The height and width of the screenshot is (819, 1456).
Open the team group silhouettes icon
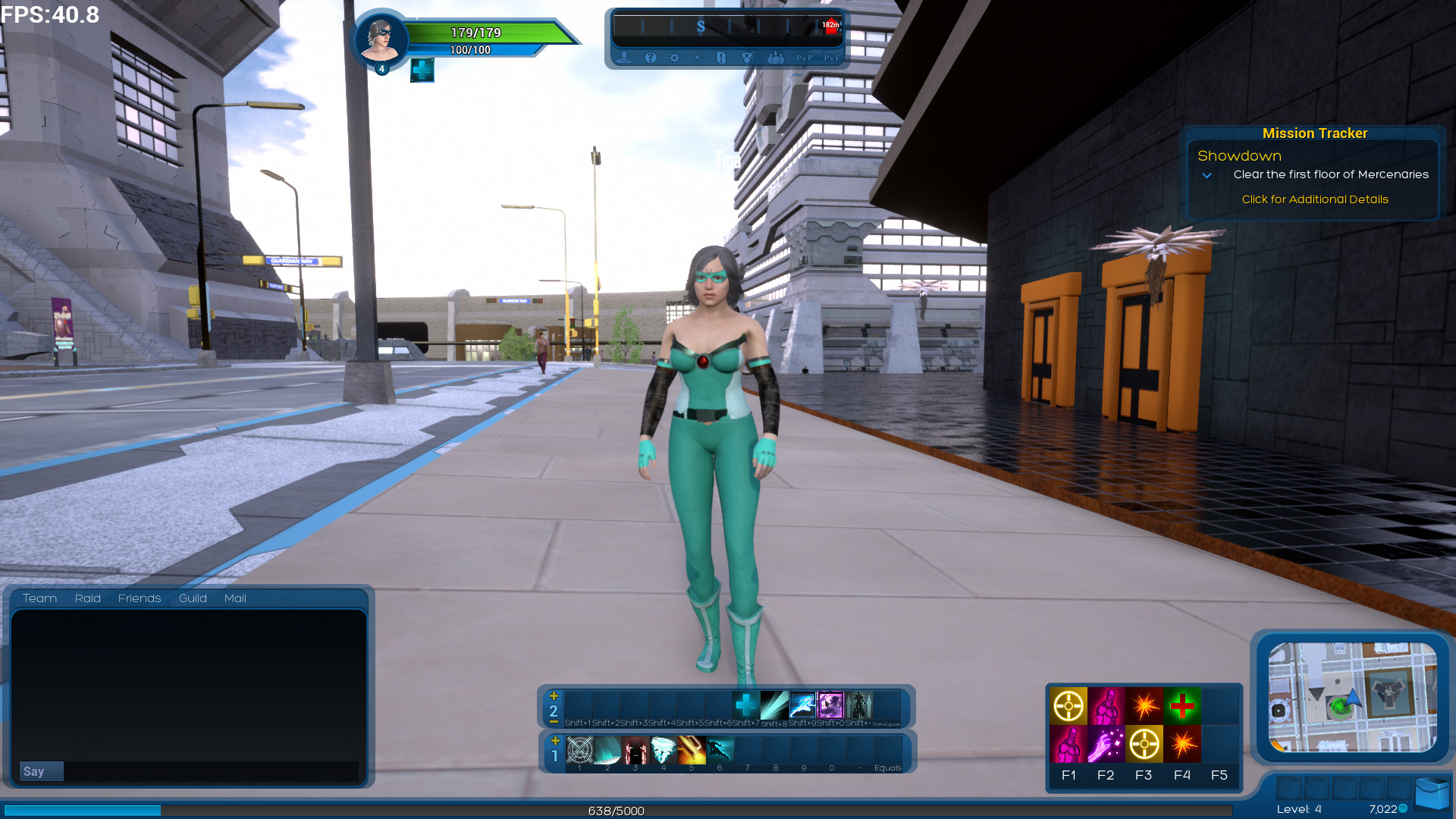click(x=775, y=58)
